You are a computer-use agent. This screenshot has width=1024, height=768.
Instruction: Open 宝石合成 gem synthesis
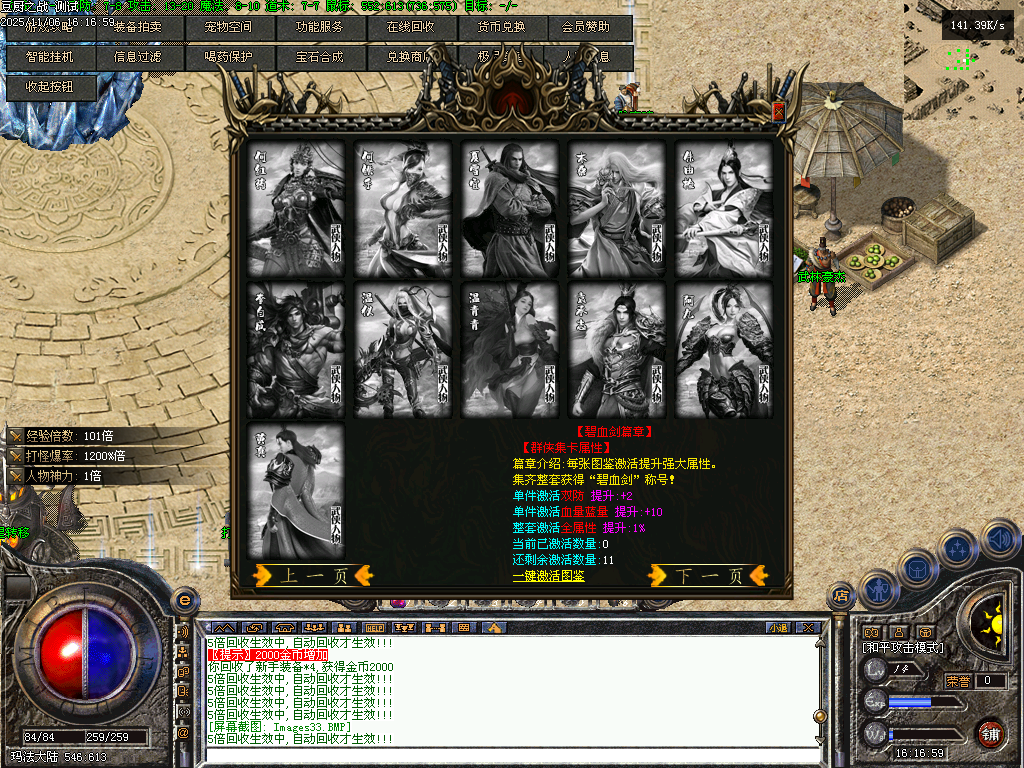click(320, 57)
